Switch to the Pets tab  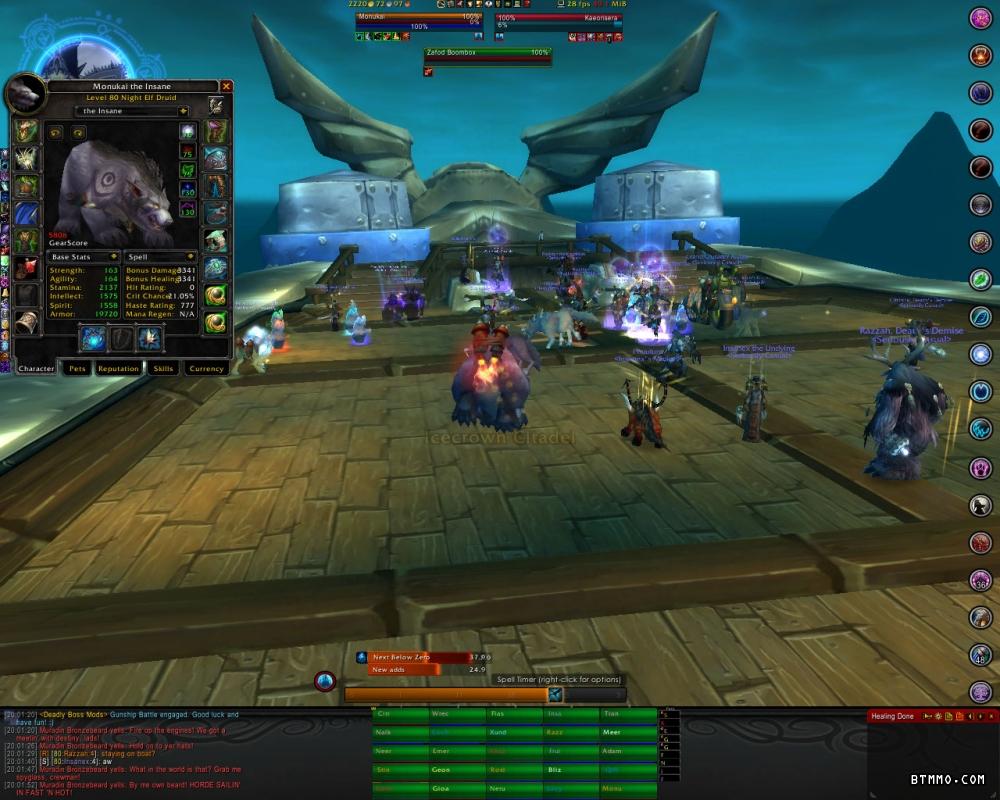(x=77, y=368)
